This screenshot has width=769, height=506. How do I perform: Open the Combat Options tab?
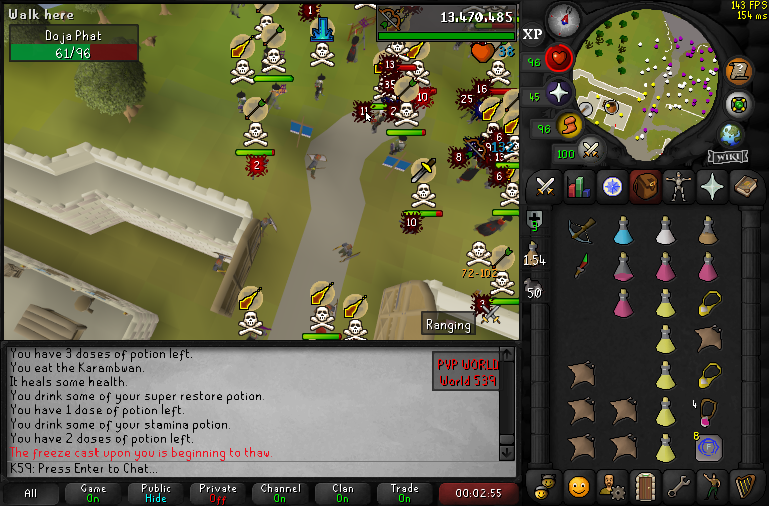pyautogui.click(x=545, y=186)
